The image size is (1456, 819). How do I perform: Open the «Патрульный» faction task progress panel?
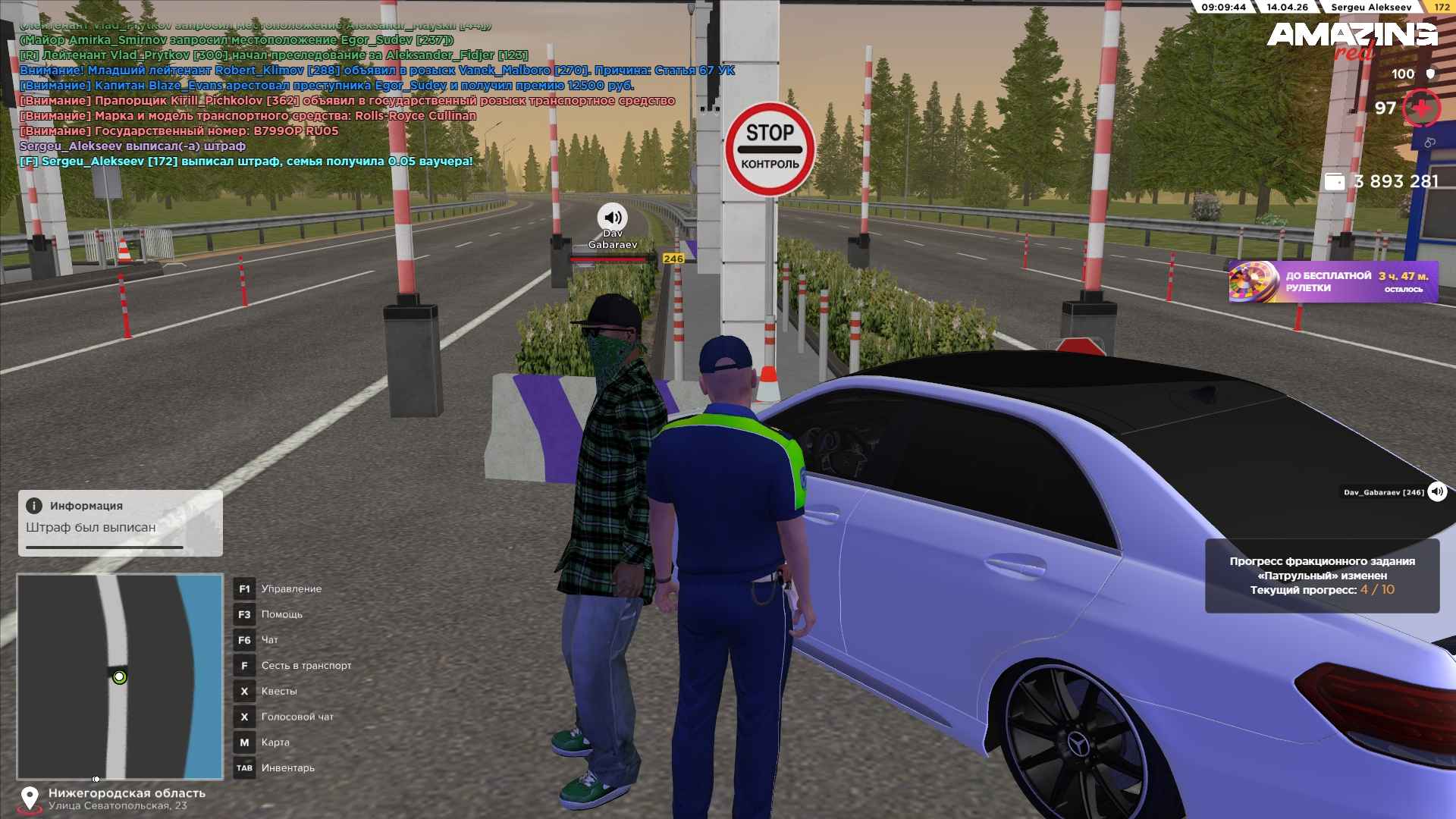(x=1322, y=576)
